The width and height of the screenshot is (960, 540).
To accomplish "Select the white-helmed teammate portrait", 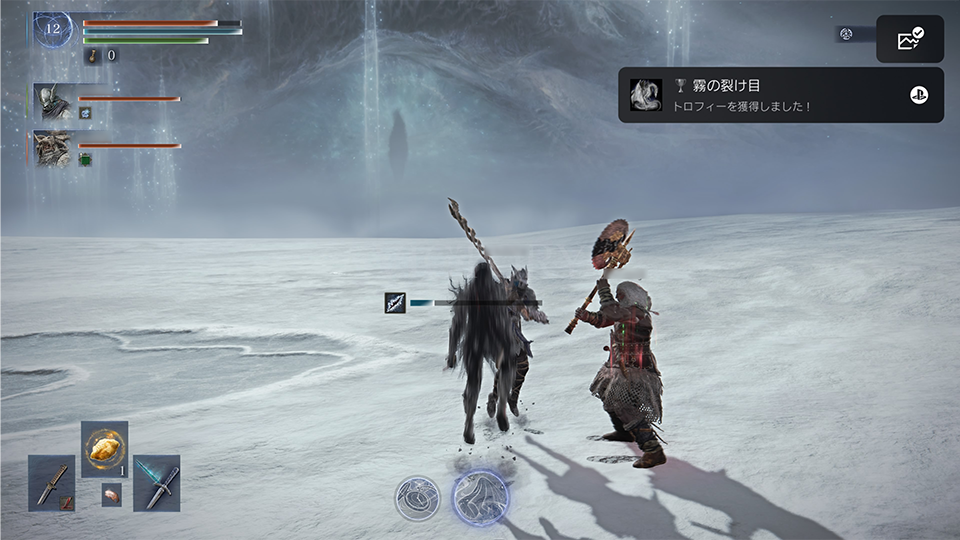I will coord(53,101).
